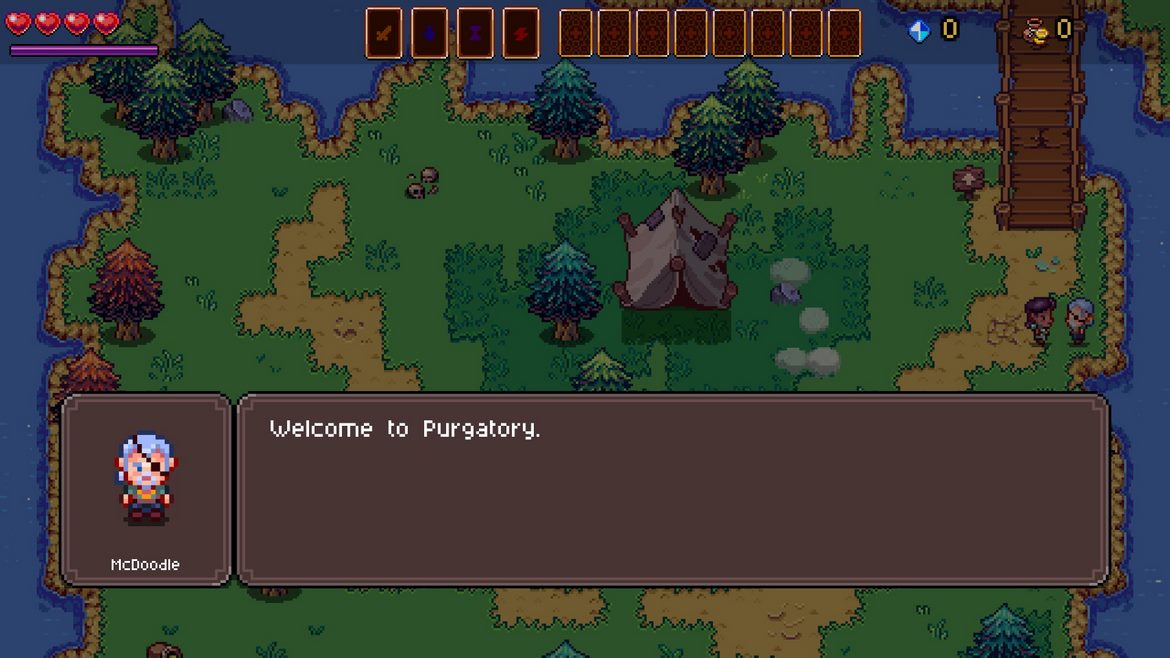Select the red lightning bolt card
Viewport: 1170px width, 658px height.
[x=521, y=33]
